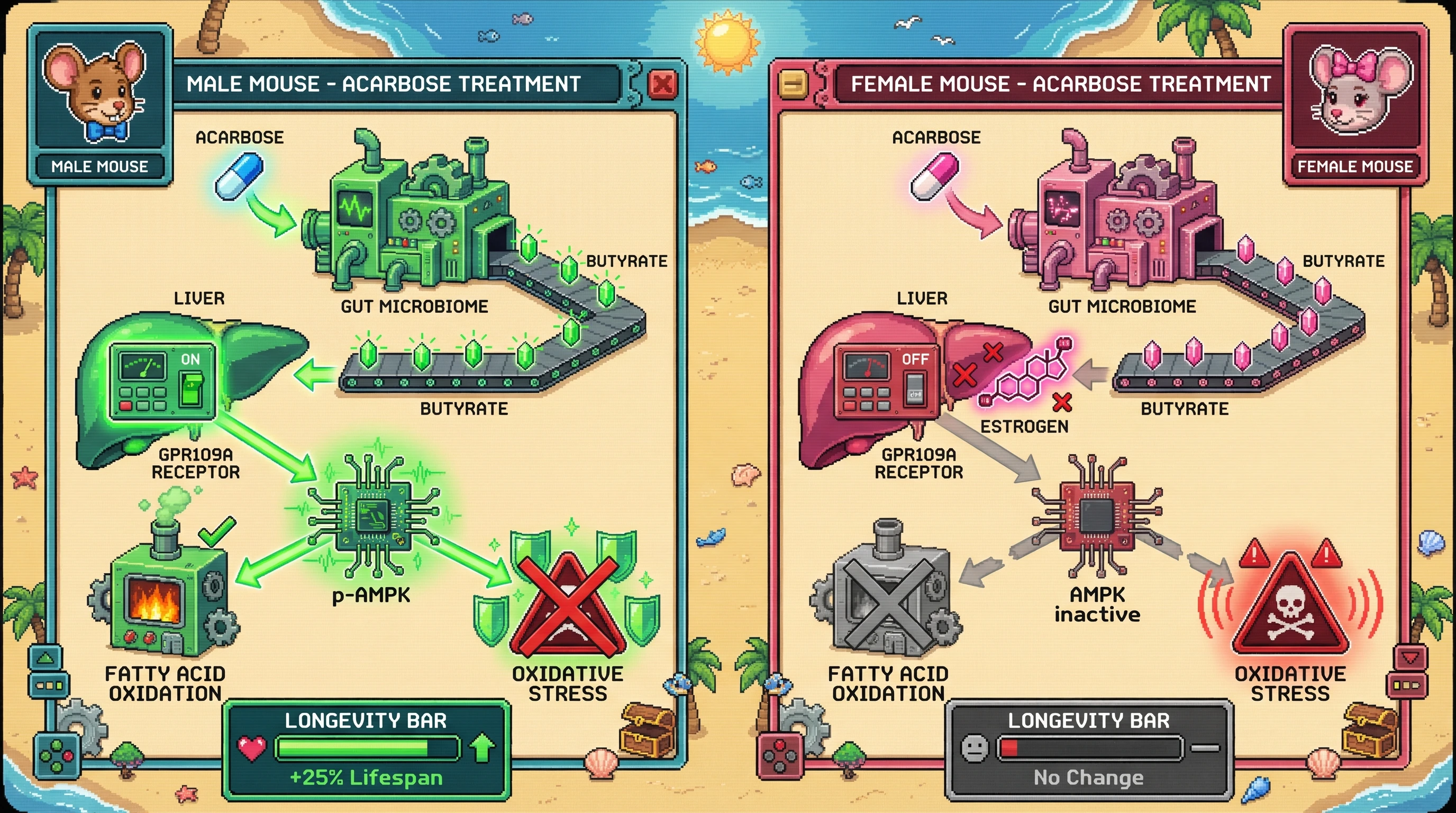
Task: Open the teal three-square indicator button
Action: click(x=49, y=685)
